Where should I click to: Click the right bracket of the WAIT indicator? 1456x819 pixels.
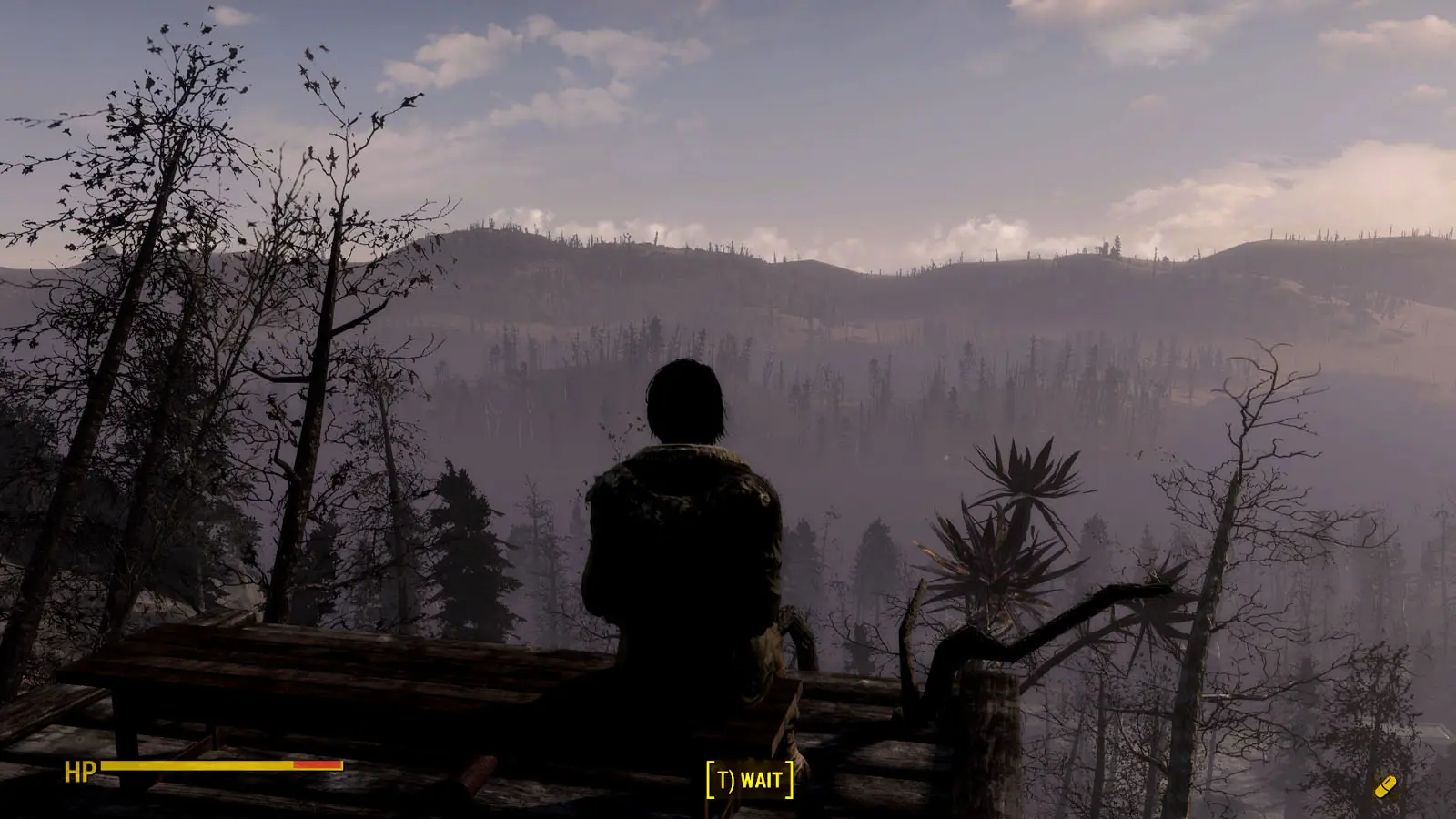790,778
